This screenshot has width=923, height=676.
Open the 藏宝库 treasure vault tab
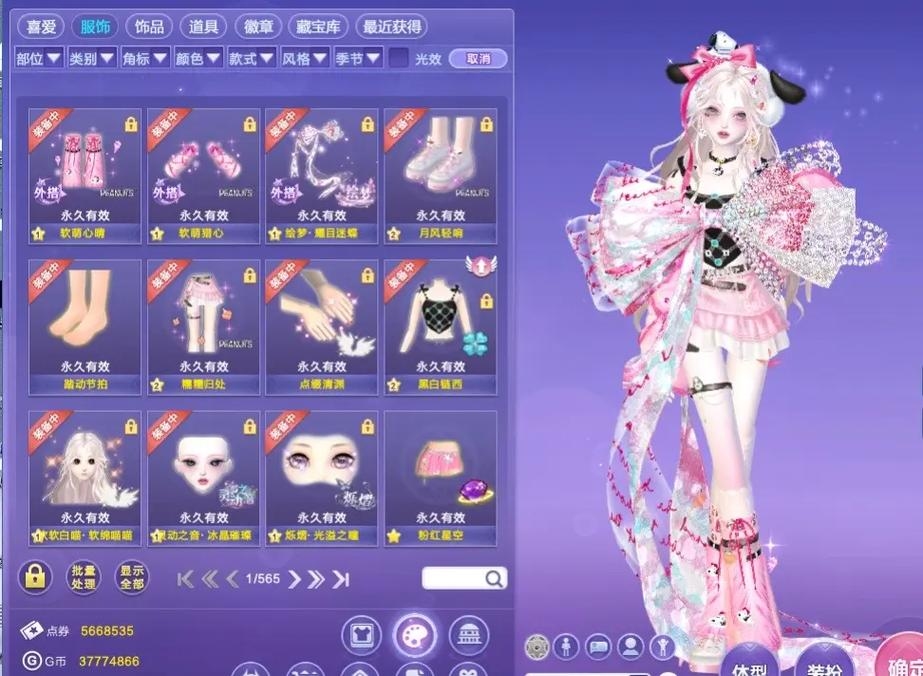click(x=318, y=26)
